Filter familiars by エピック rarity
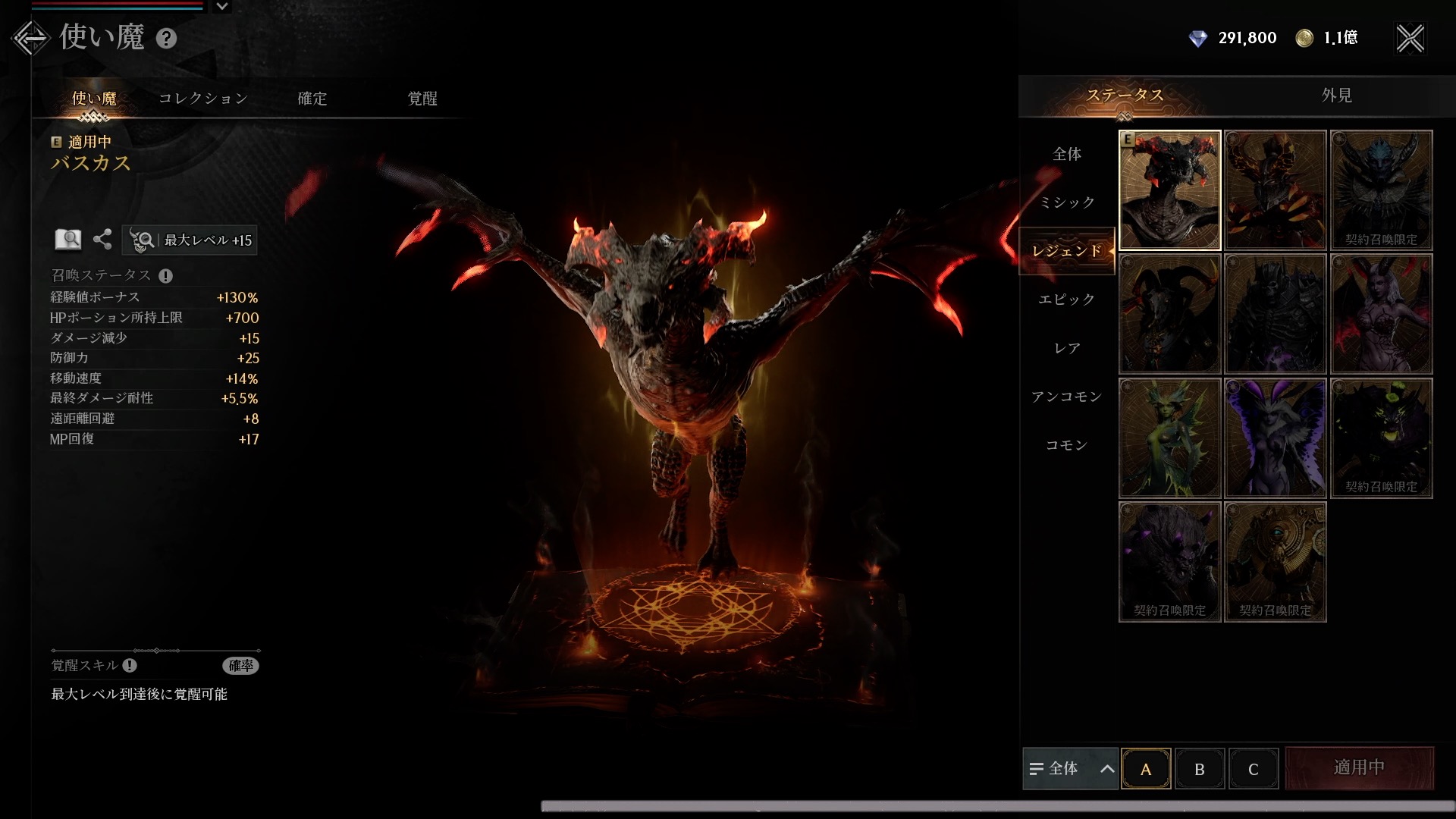The image size is (1456, 819). coord(1067,300)
